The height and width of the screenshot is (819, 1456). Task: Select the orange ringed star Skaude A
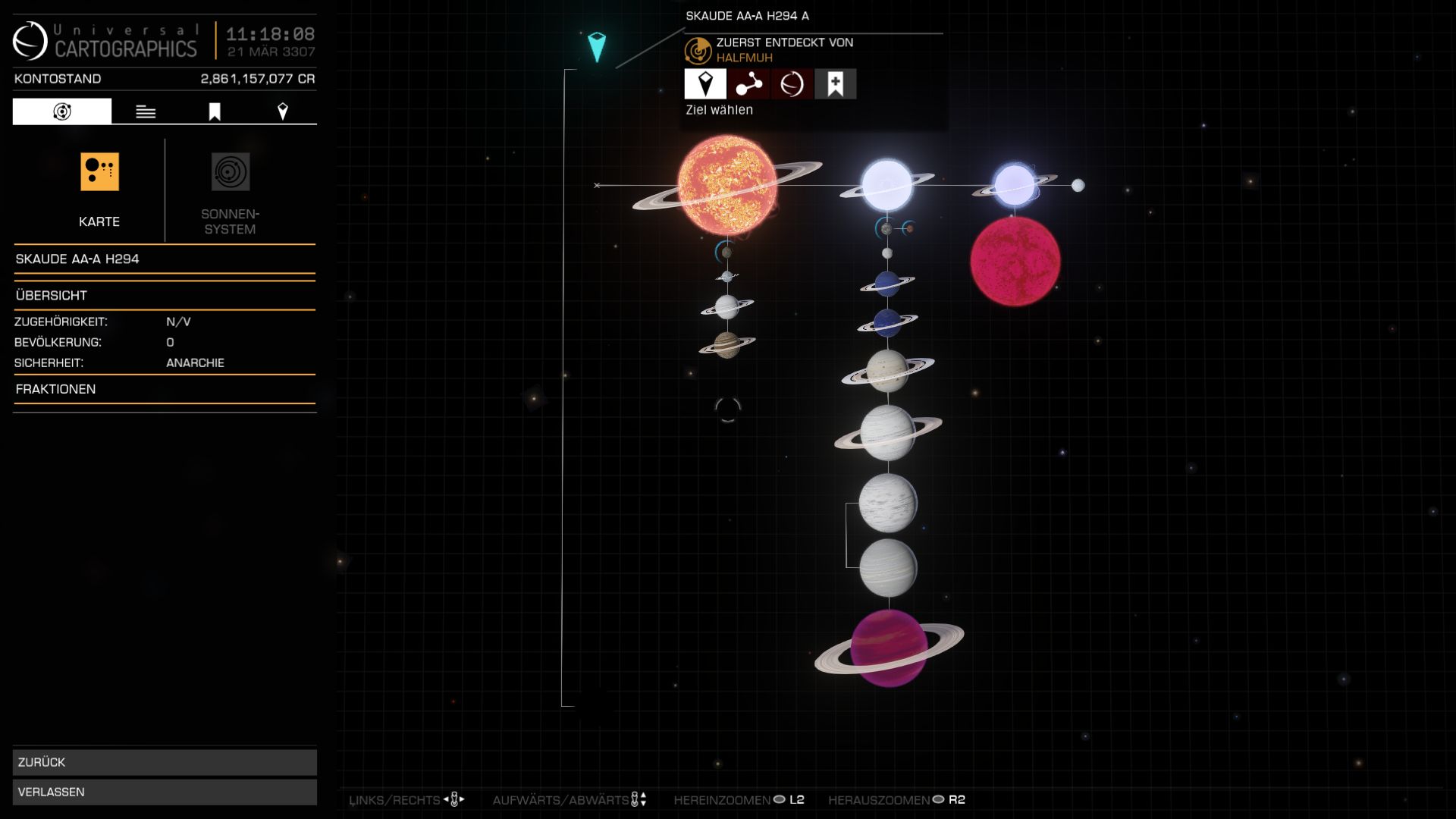(726, 185)
